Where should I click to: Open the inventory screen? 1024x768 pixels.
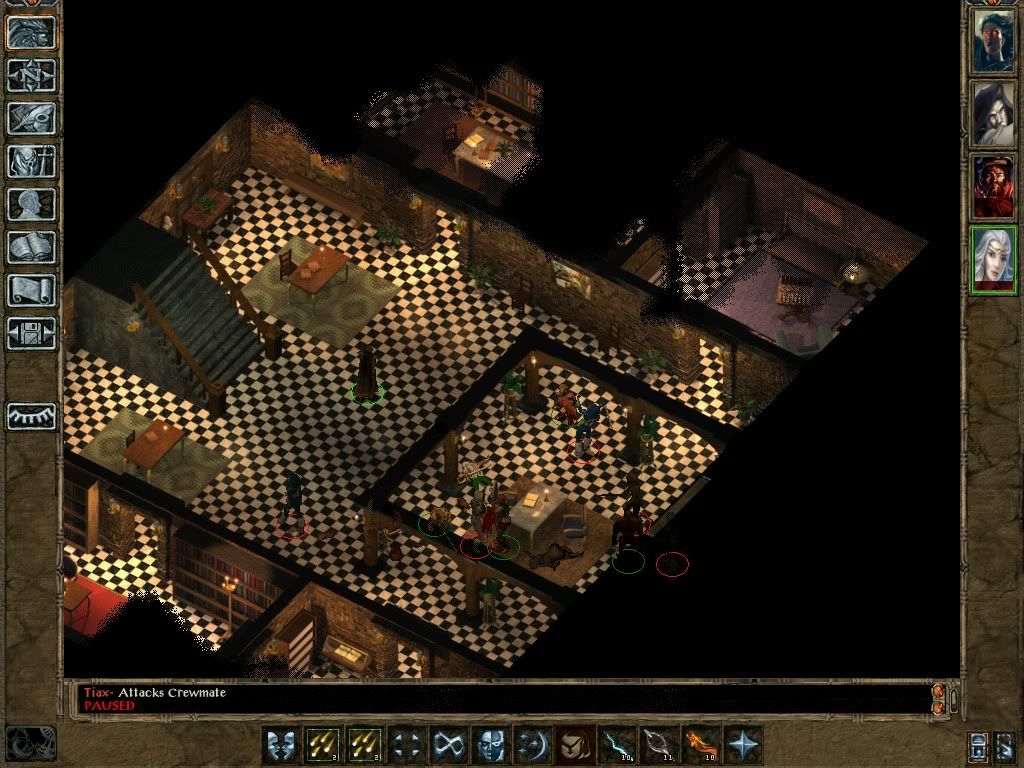pyautogui.click(x=32, y=161)
